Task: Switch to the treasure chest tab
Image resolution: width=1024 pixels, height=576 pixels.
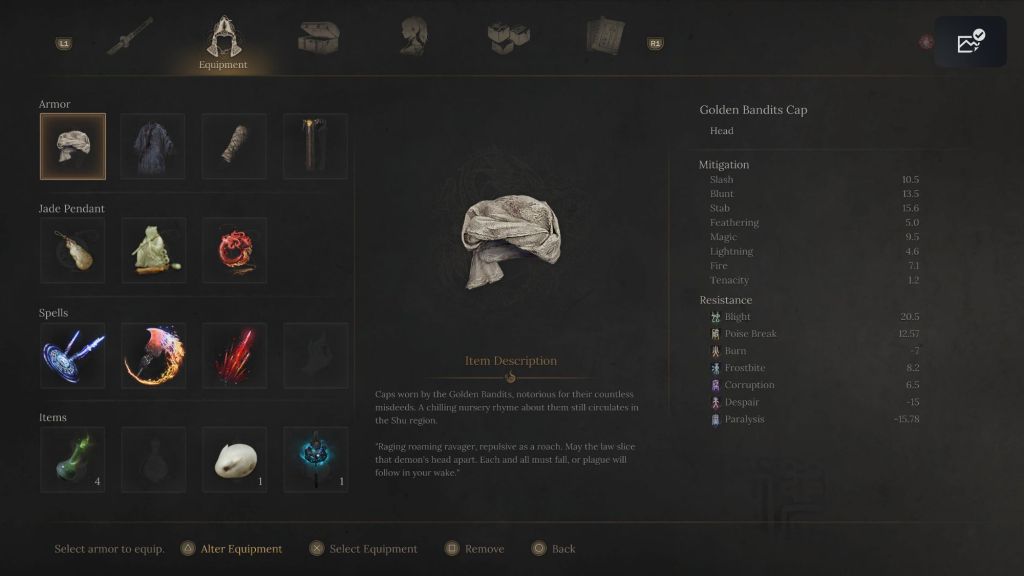Action: click(x=318, y=37)
